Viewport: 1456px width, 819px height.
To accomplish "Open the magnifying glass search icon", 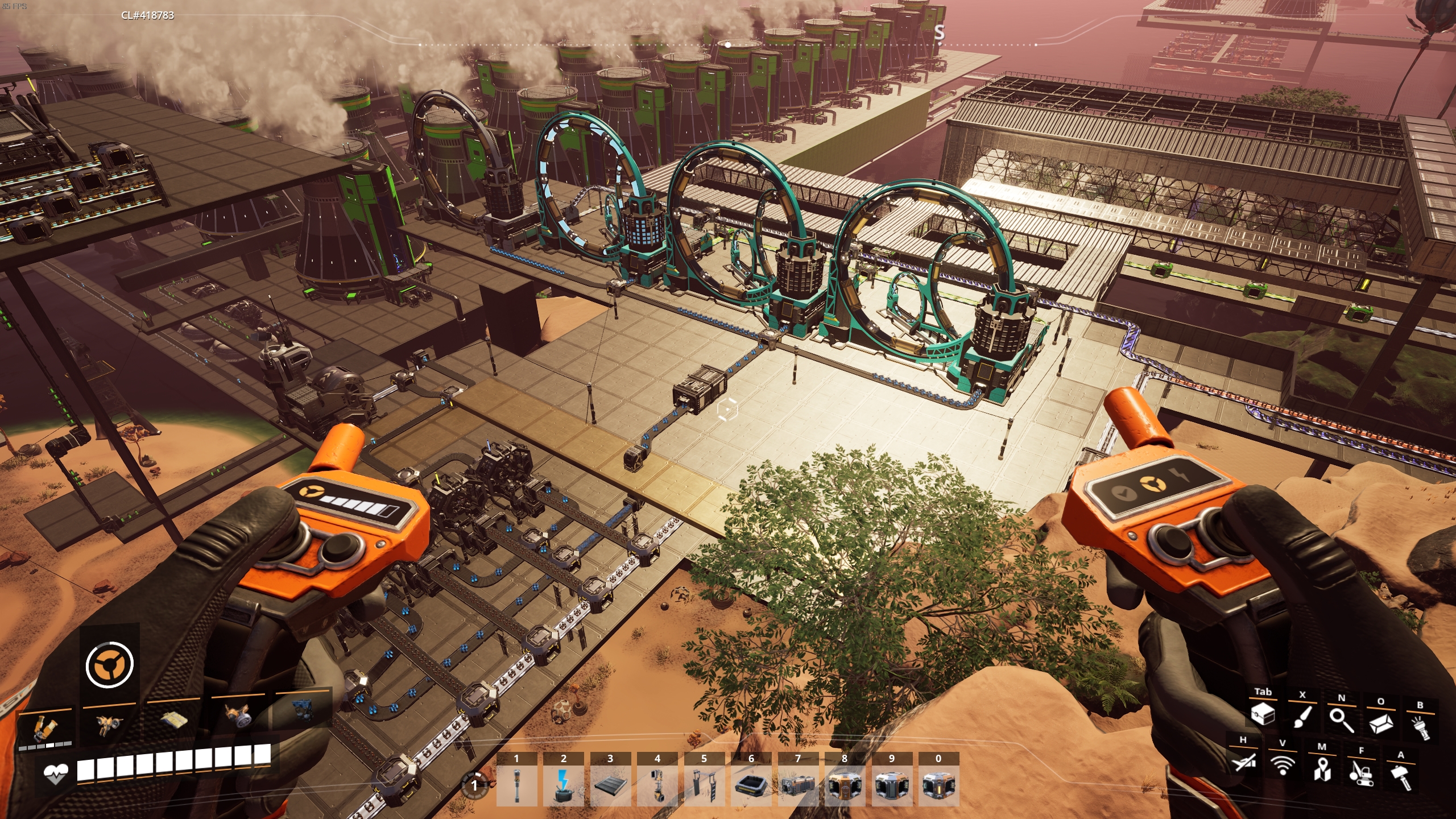I will point(1341,719).
